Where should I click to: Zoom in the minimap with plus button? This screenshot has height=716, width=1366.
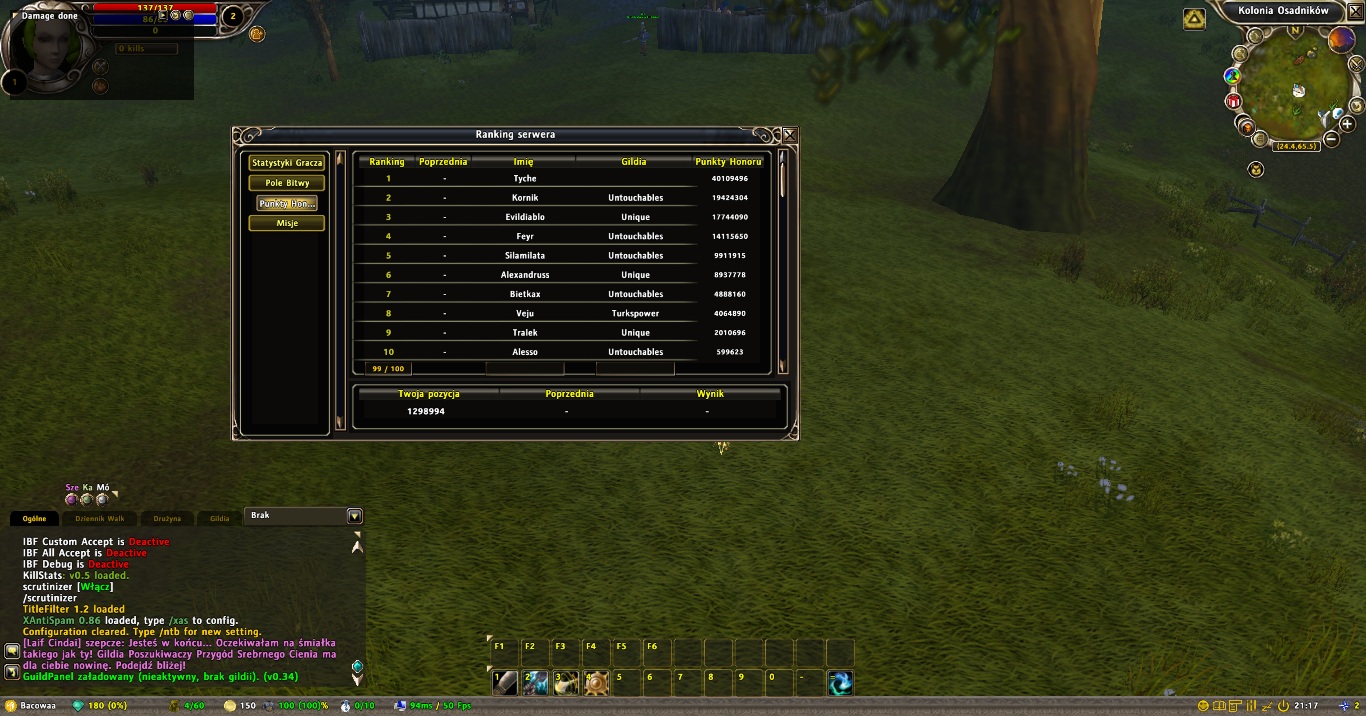pos(1348,124)
